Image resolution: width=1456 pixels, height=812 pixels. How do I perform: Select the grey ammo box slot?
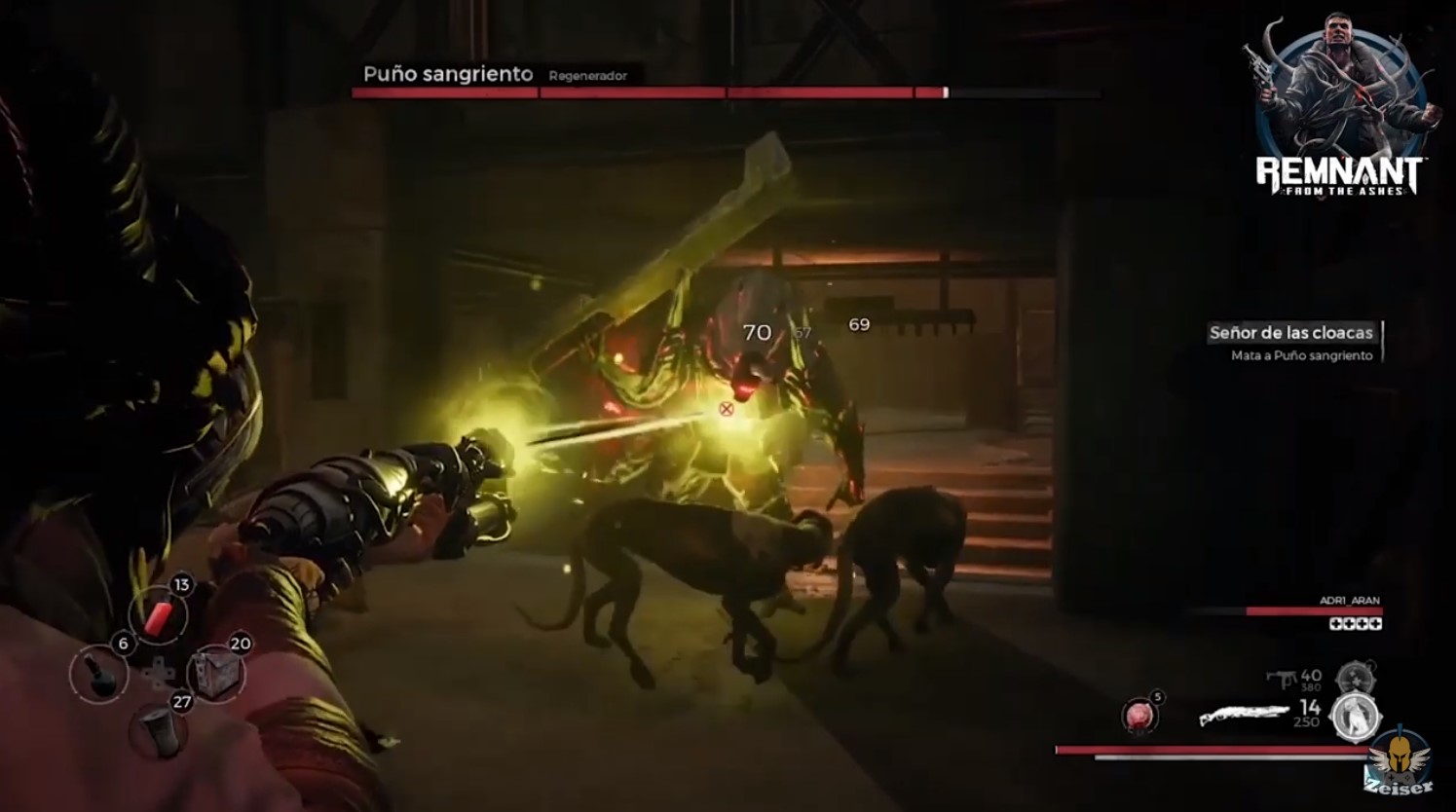(216, 672)
